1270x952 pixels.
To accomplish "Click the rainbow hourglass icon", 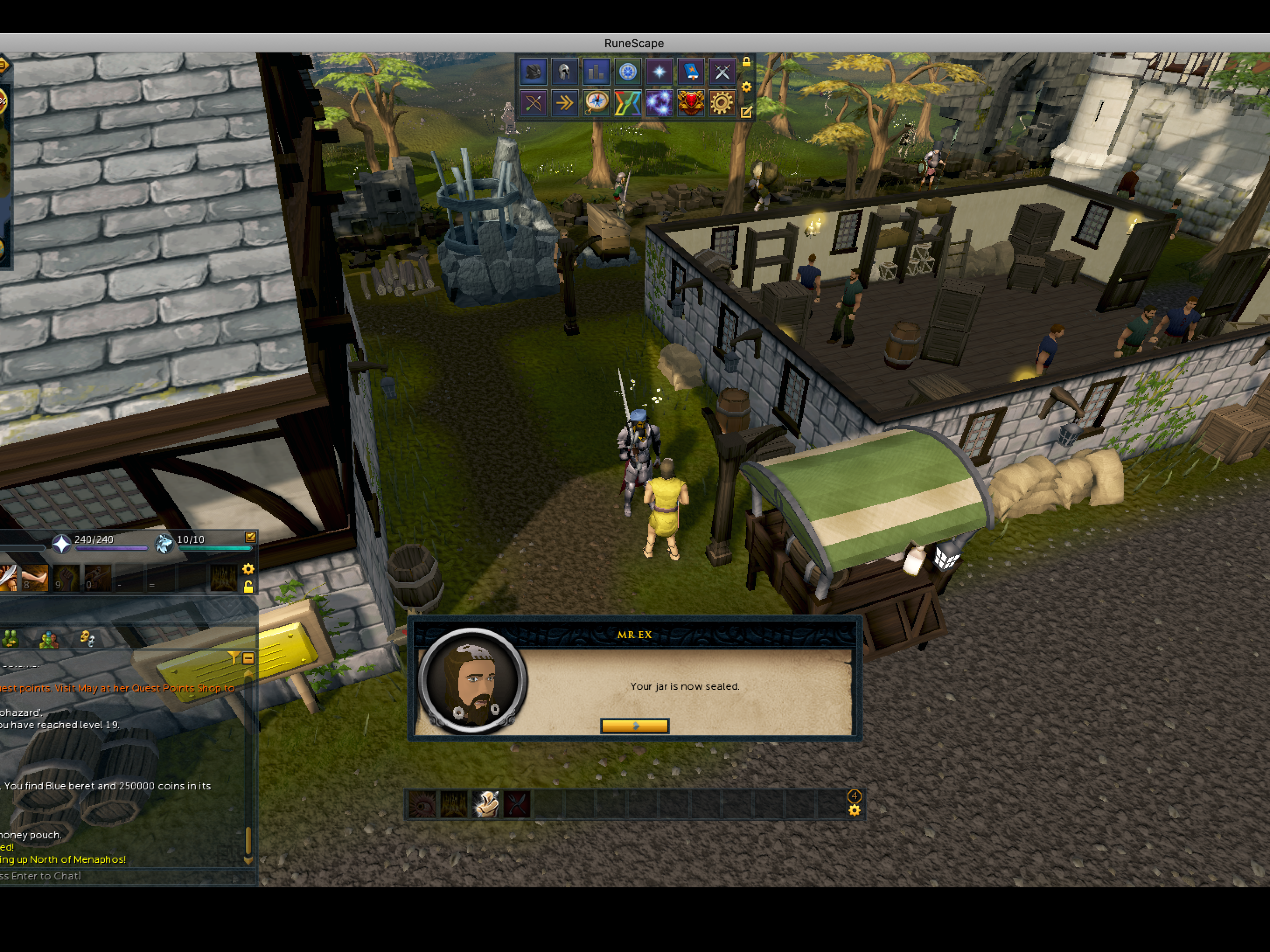I will point(628,104).
